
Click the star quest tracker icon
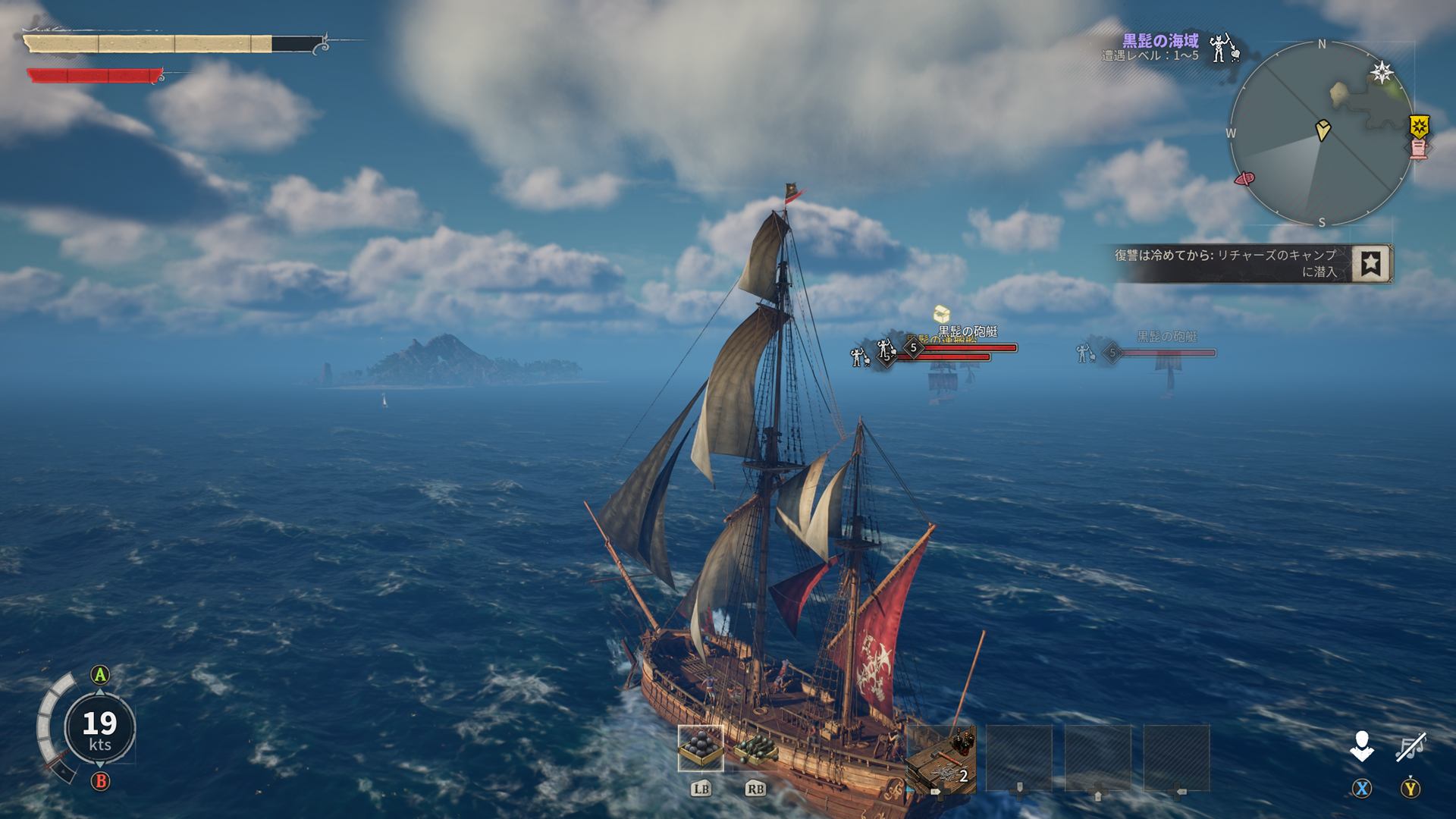(1372, 263)
